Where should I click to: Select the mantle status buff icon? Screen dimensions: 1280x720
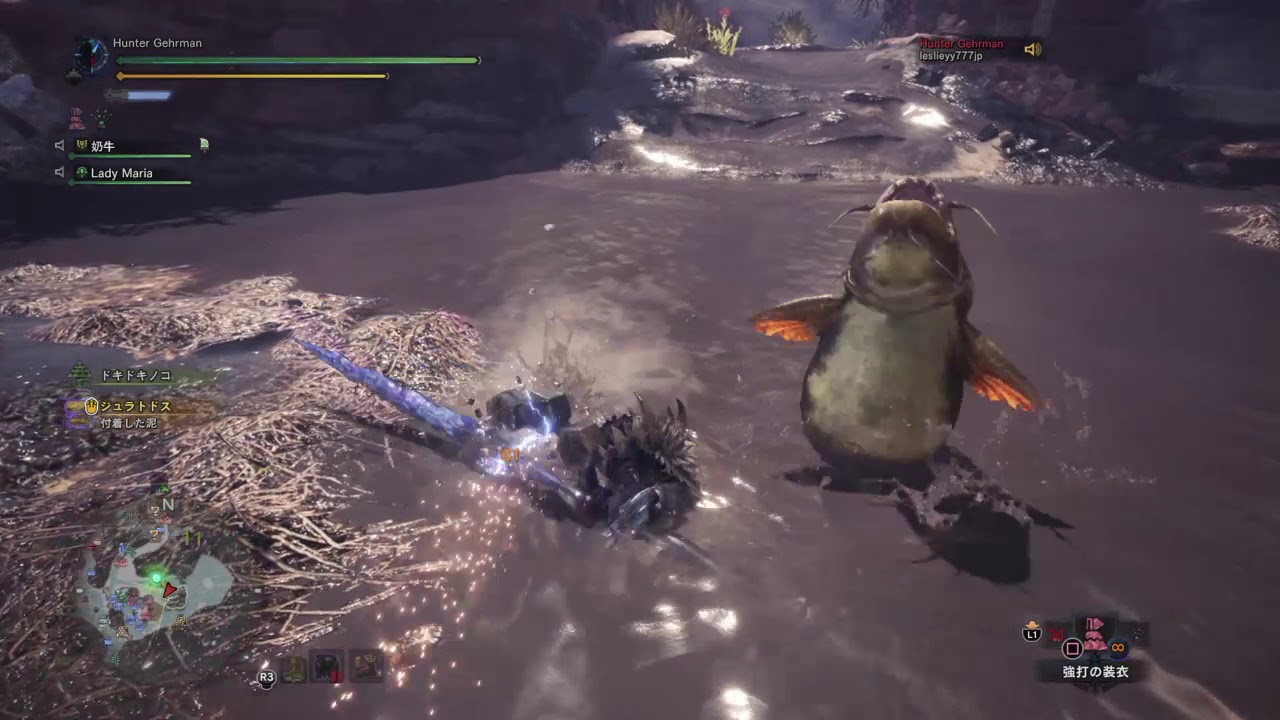[x=77, y=119]
